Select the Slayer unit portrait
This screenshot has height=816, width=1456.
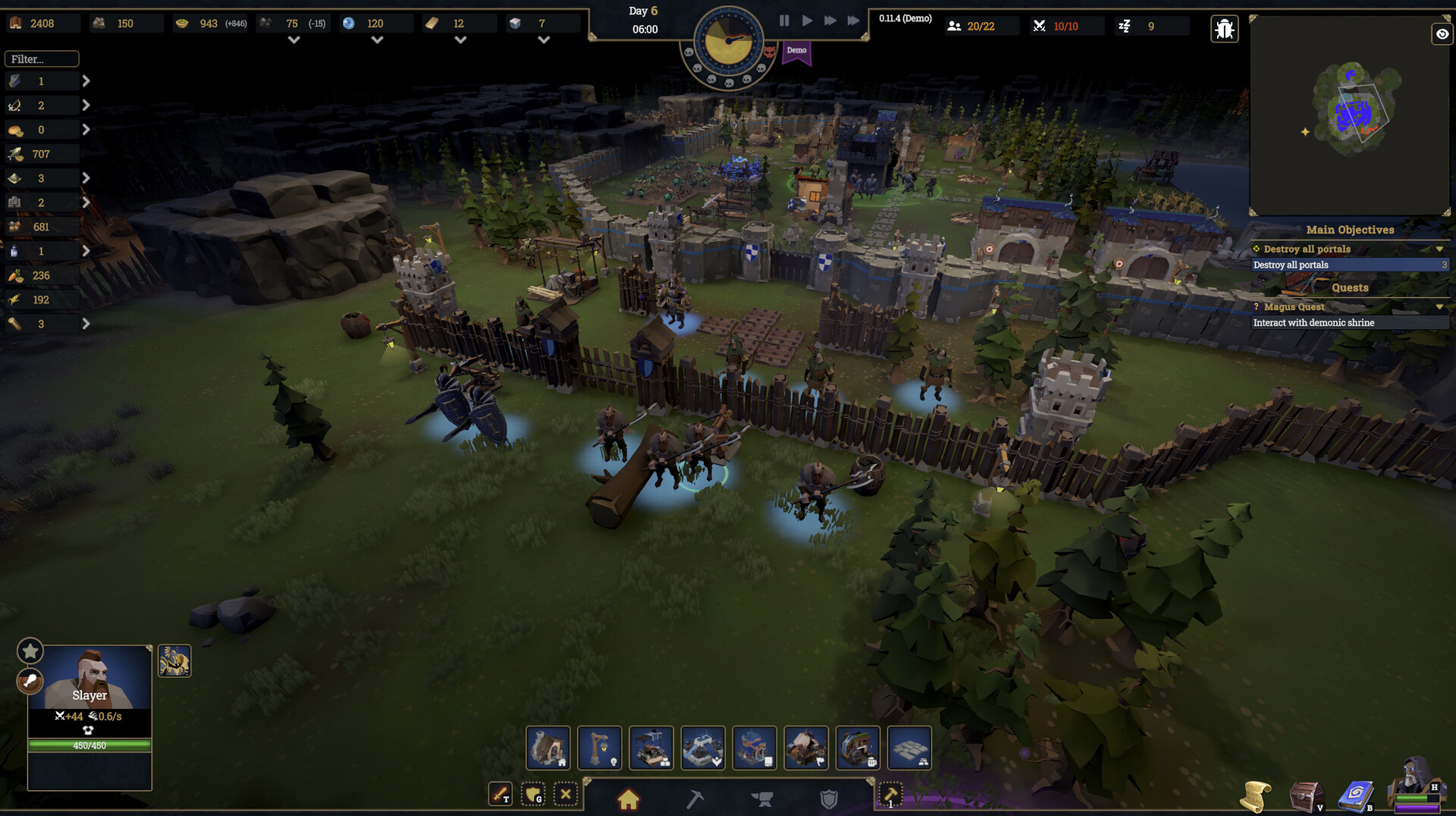(x=89, y=677)
